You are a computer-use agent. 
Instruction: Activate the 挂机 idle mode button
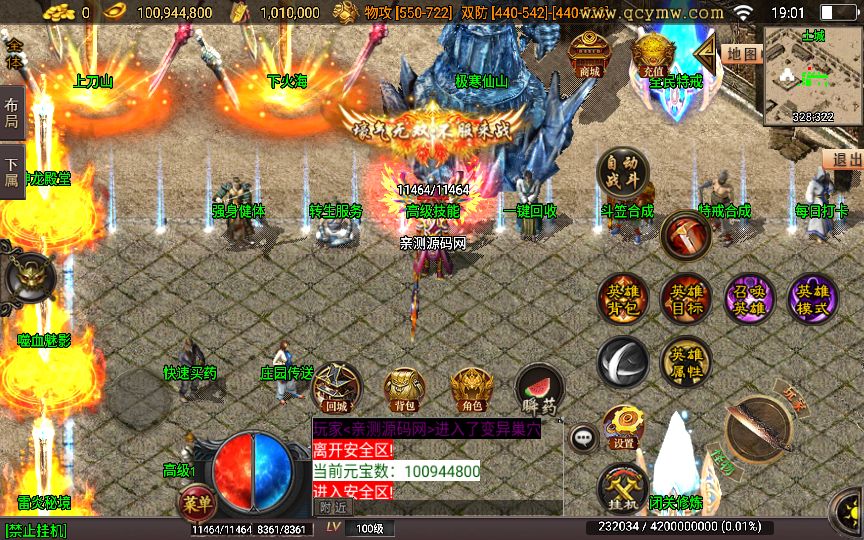pos(623,489)
